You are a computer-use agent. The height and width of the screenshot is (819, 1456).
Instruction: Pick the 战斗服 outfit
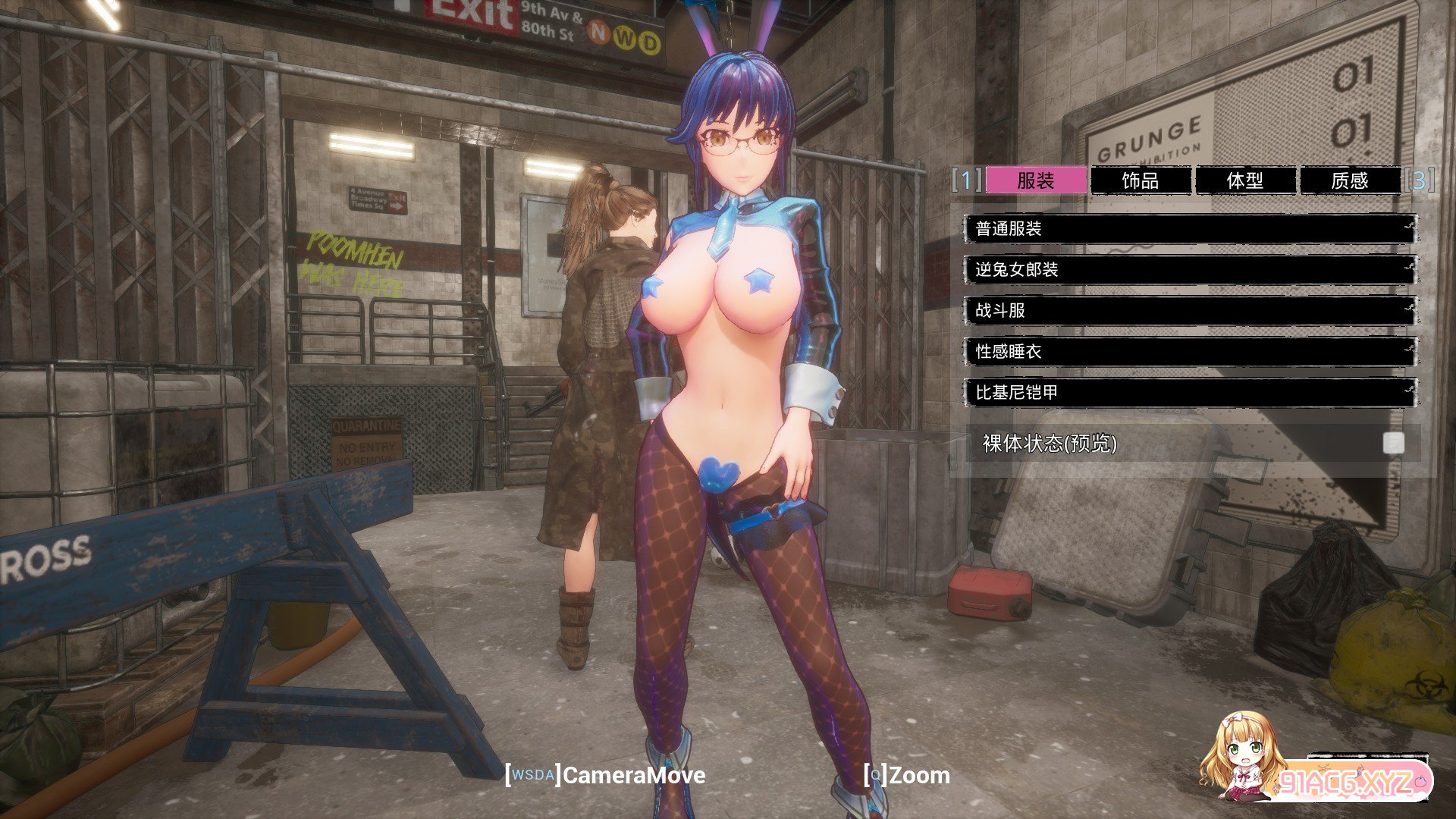[1189, 311]
